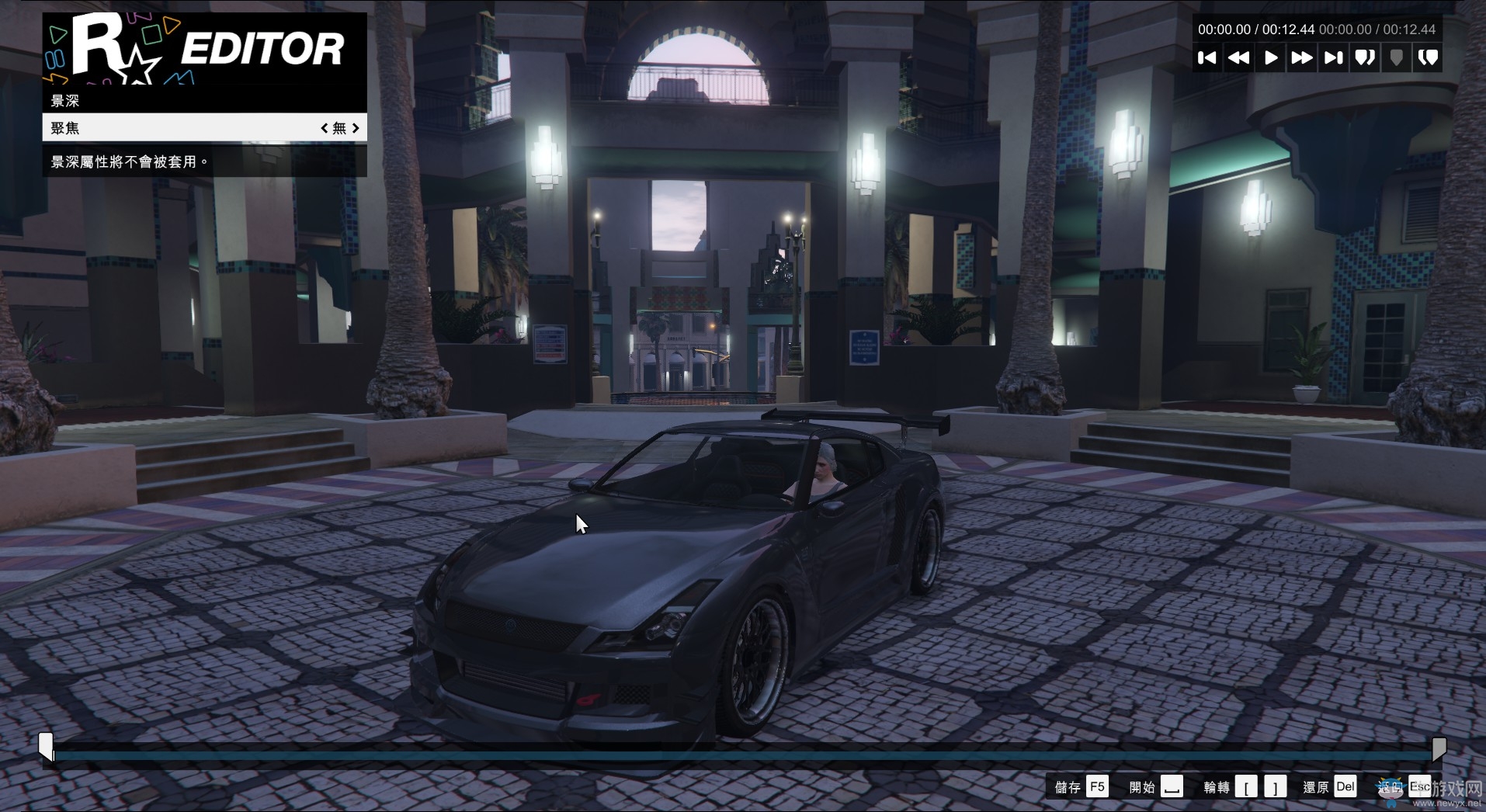Click the left timeline handle on the scrubber
Viewport: 1486px width, 812px height.
pos(47,747)
